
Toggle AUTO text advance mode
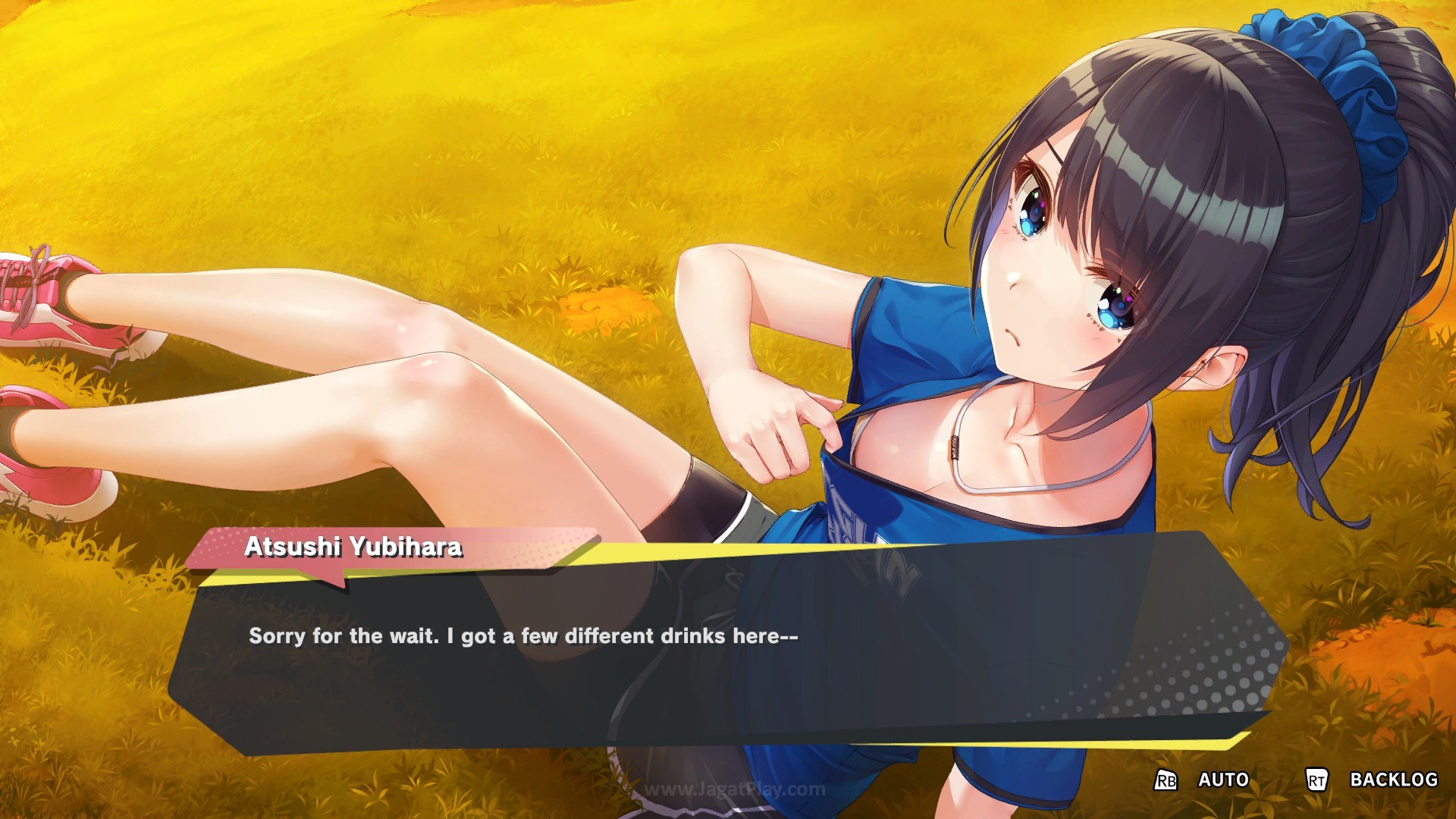click(1222, 780)
